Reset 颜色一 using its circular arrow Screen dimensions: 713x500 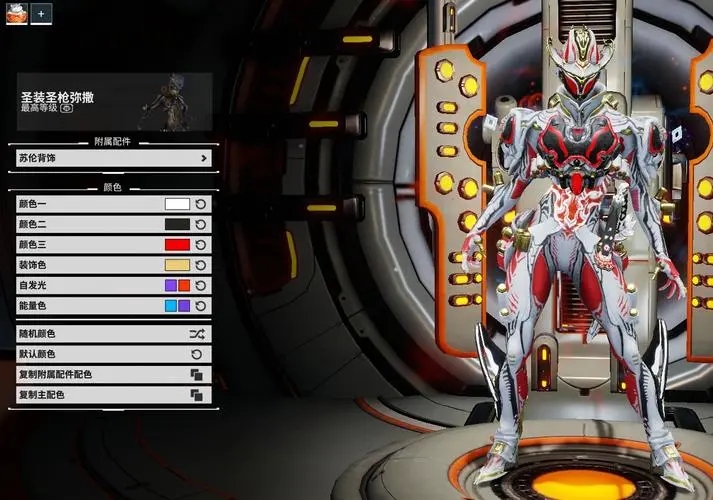[x=200, y=204]
